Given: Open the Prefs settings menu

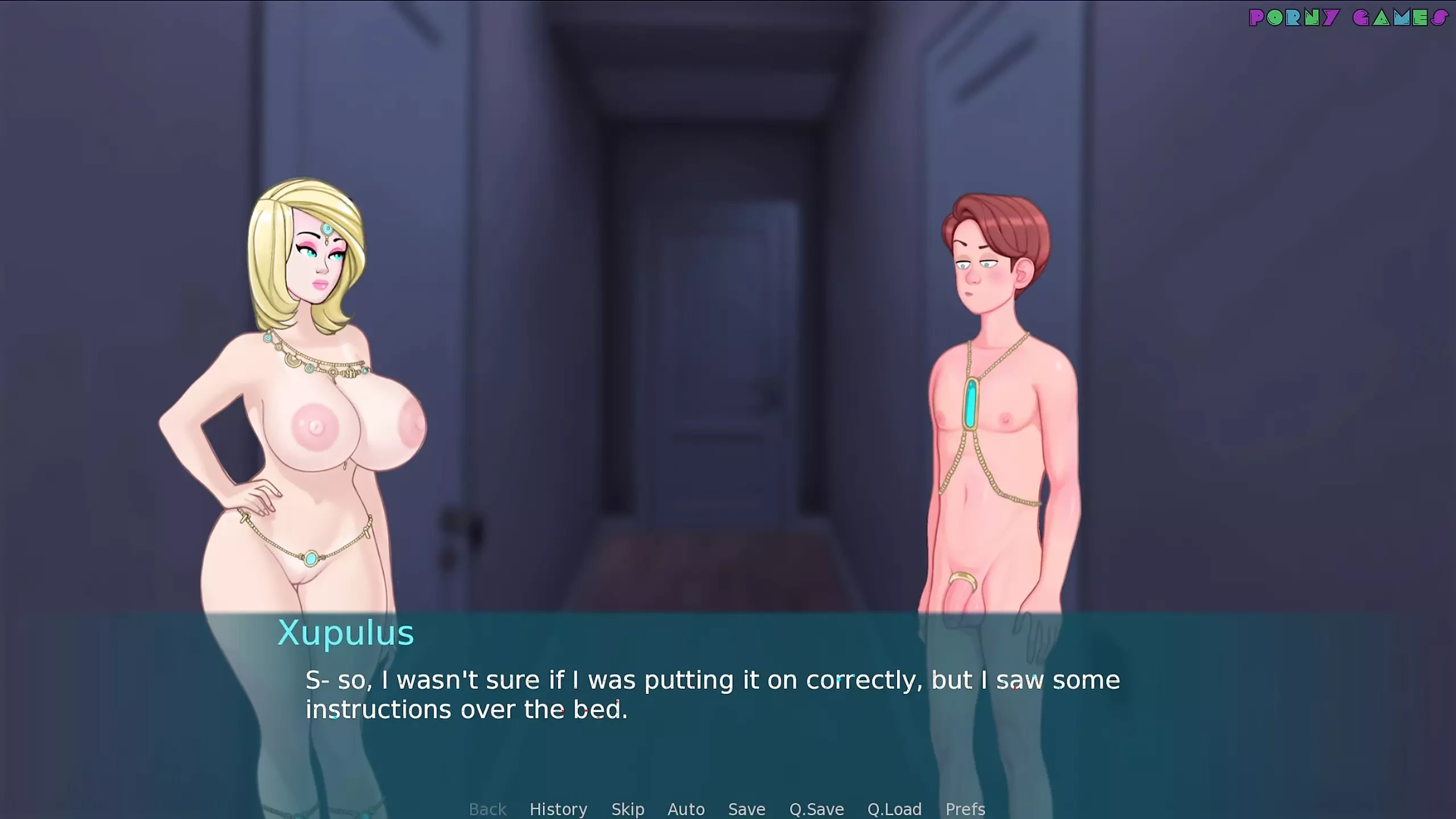Looking at the screenshot, I should [965, 809].
